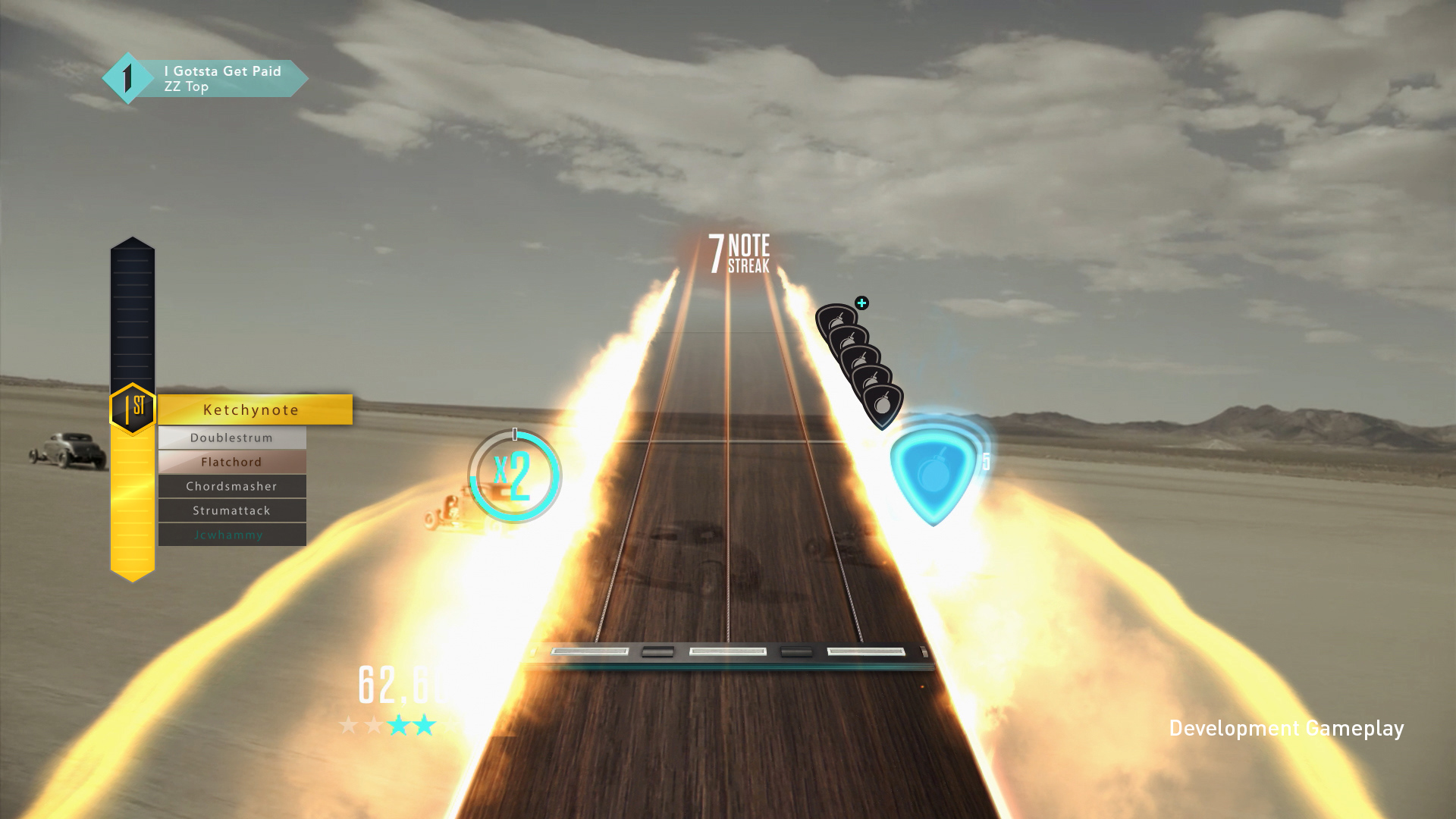Expand the Chordsmasher player entry
Viewport: 1456px width, 819px height.
click(231, 486)
